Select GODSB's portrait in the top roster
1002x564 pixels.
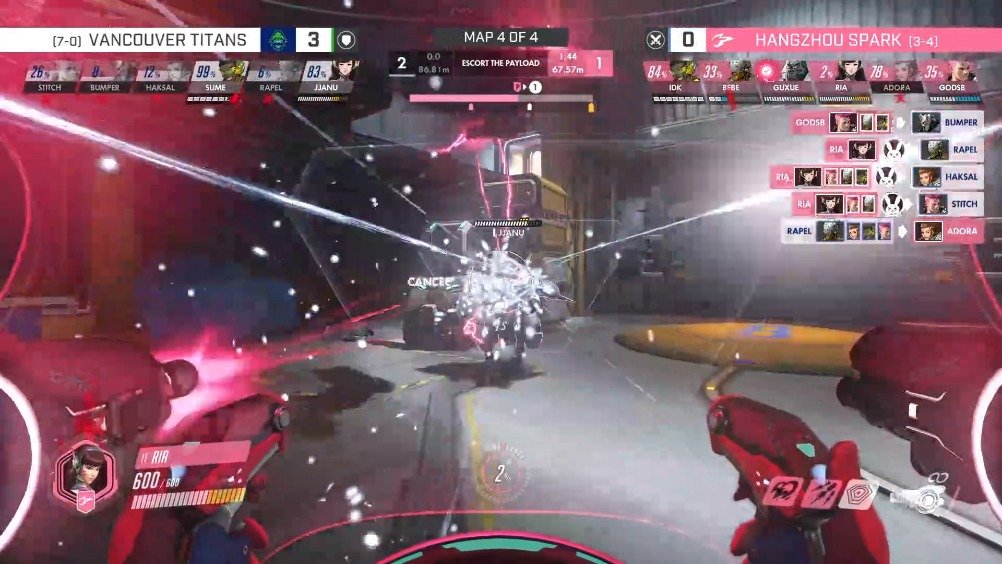(959, 70)
